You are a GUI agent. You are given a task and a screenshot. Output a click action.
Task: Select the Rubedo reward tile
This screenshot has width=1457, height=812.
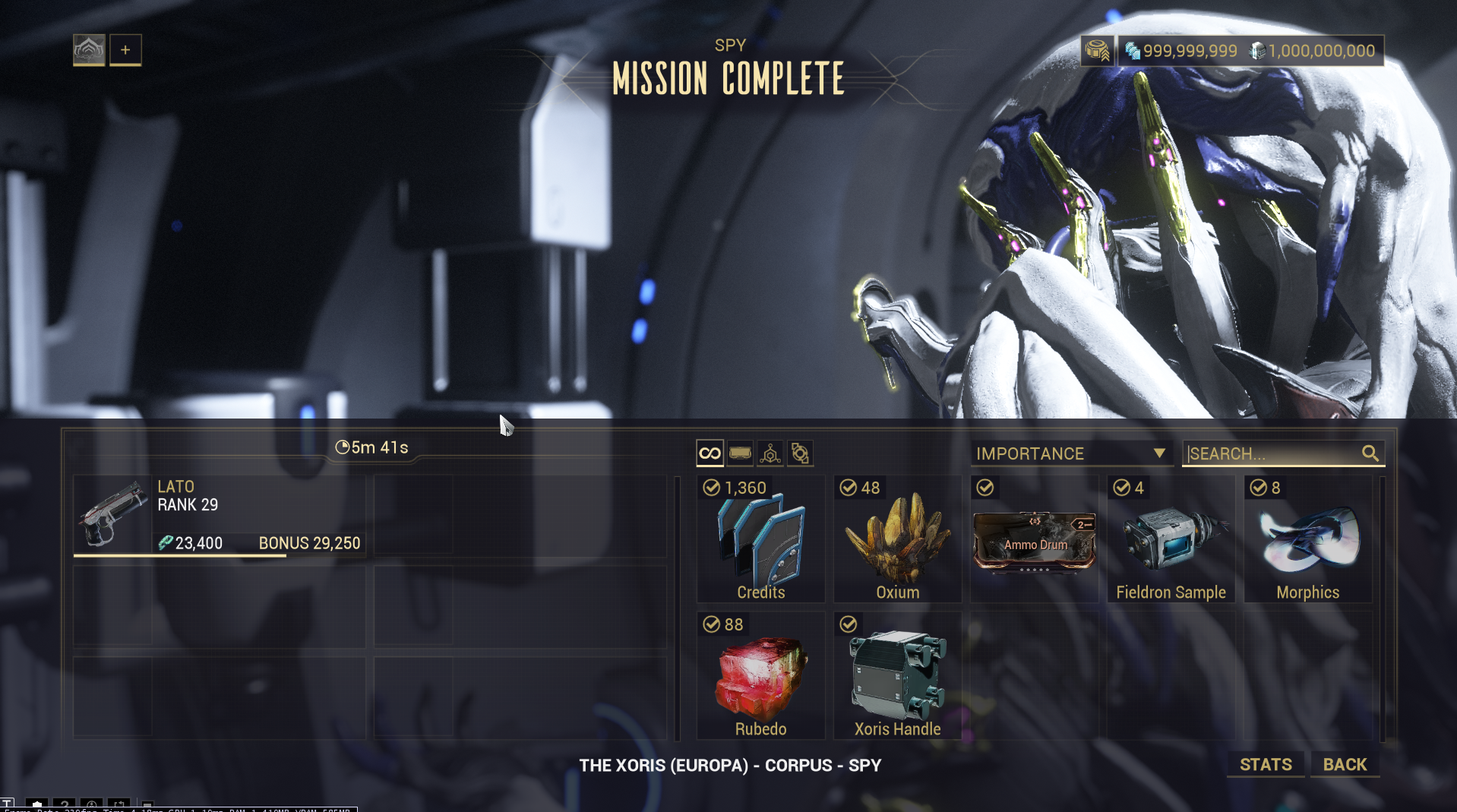click(760, 676)
